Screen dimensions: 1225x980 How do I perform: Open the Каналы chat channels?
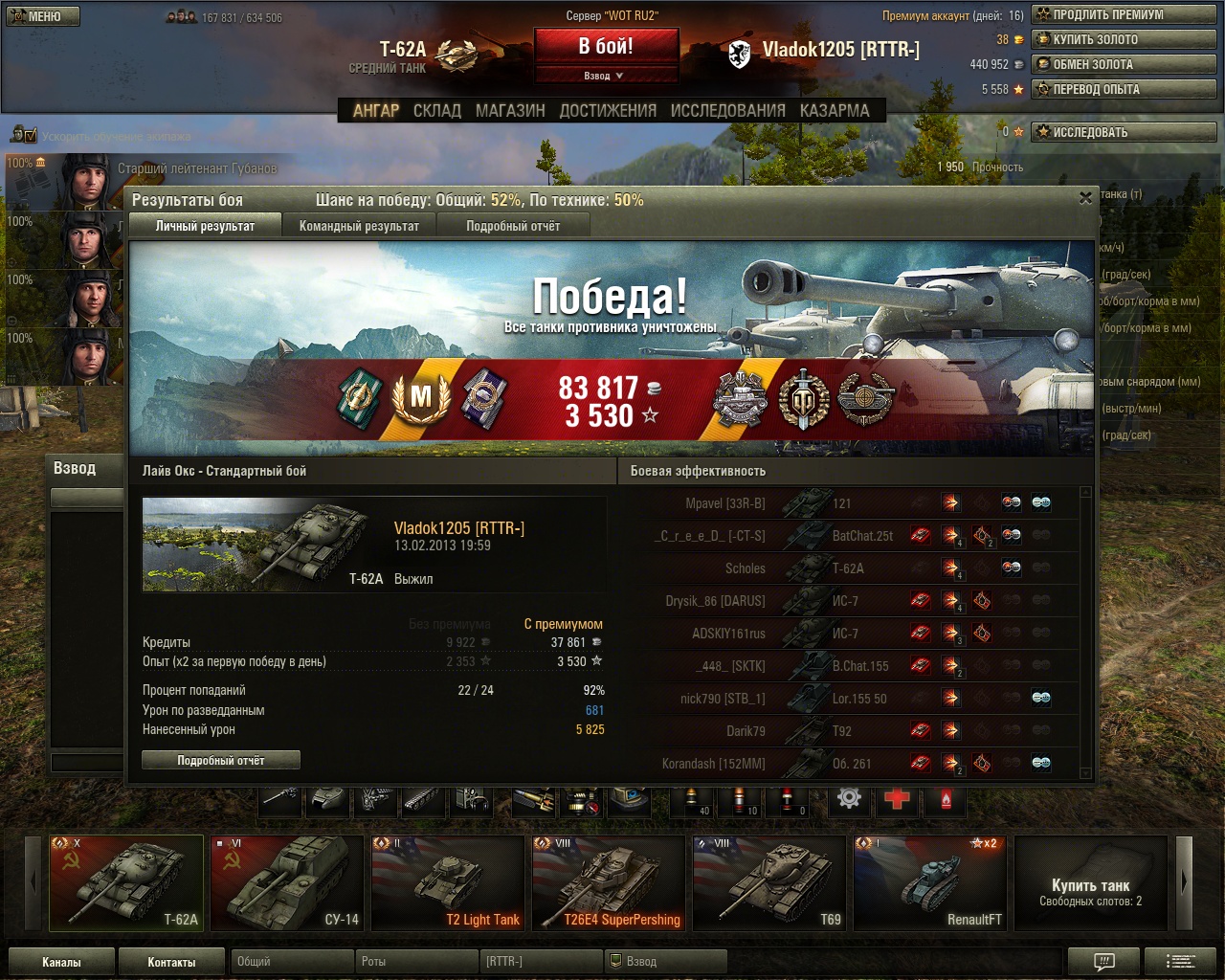point(61,962)
